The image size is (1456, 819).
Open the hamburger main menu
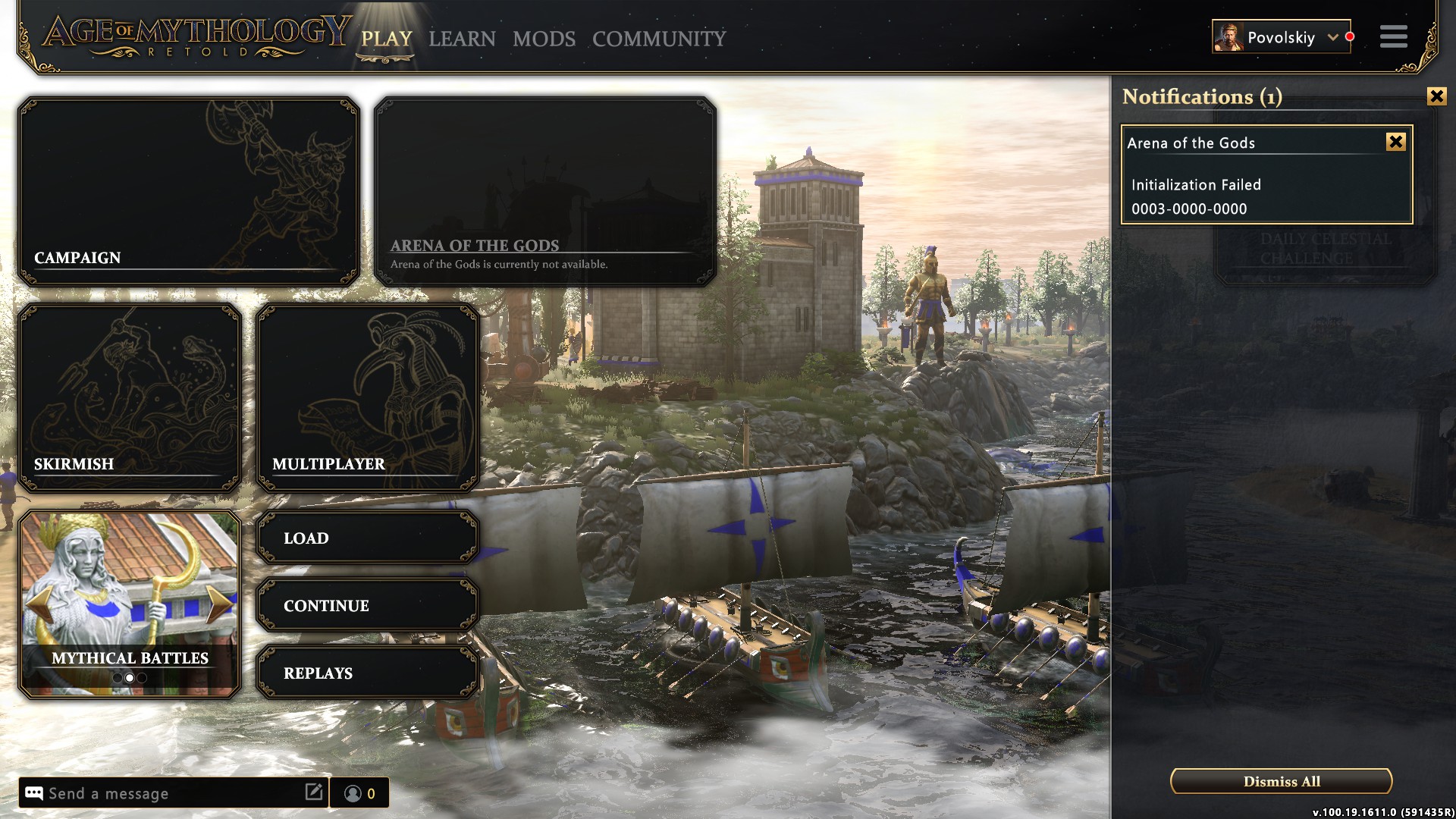pyautogui.click(x=1393, y=36)
